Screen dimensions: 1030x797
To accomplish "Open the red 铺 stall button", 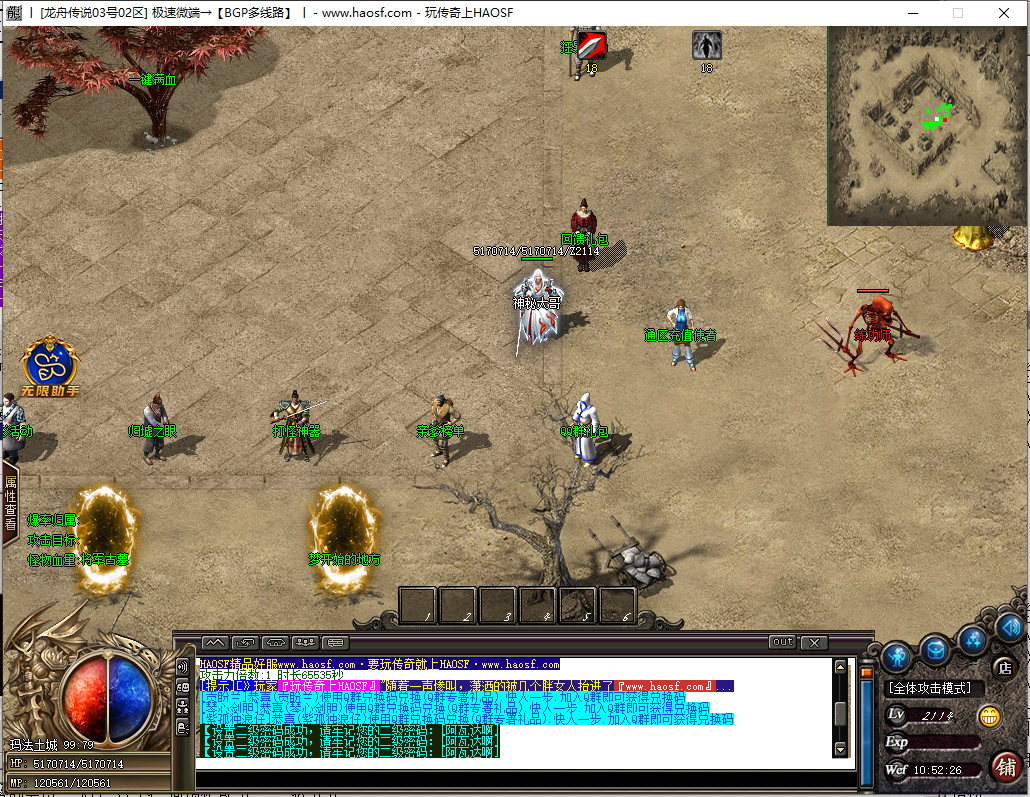I will 1006,767.
